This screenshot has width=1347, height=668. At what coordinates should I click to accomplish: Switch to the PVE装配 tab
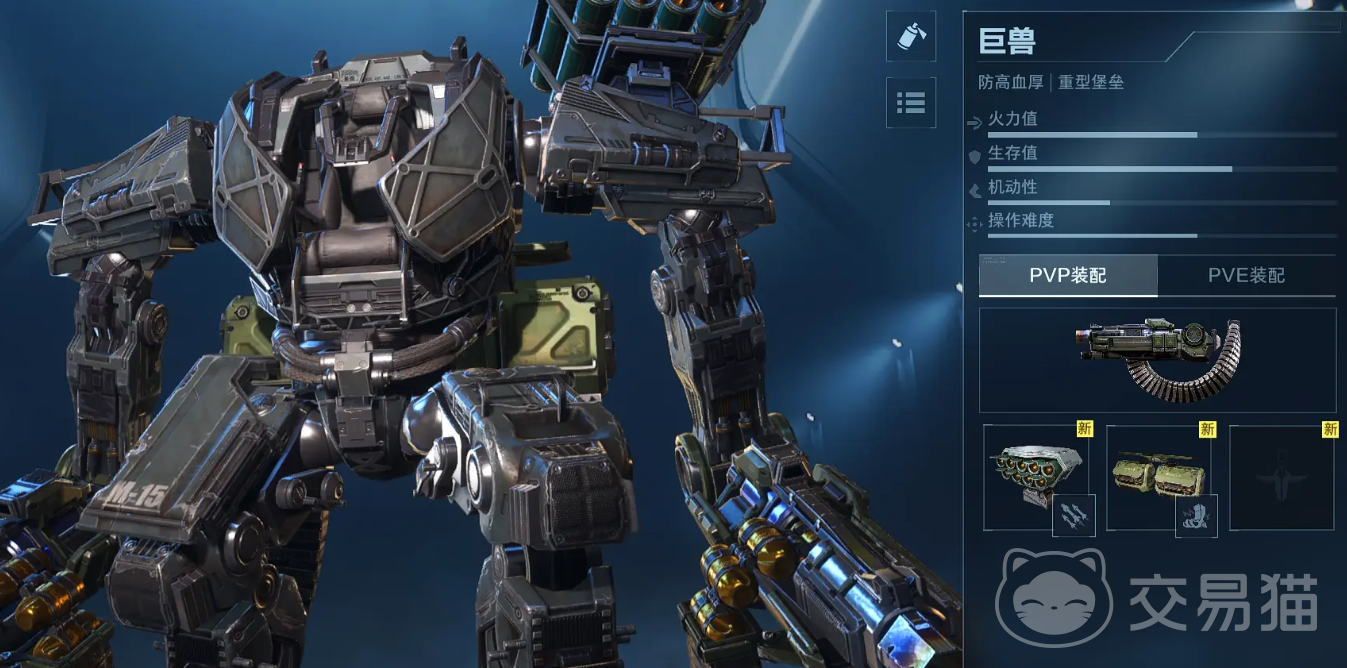pos(1246,276)
